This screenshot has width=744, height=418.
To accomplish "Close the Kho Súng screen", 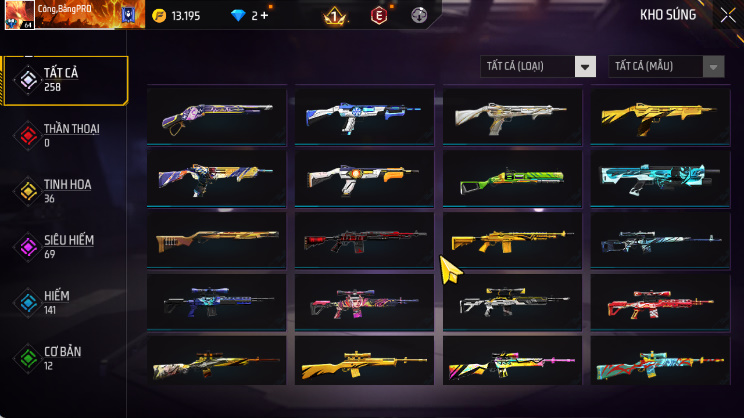I will (727, 15).
